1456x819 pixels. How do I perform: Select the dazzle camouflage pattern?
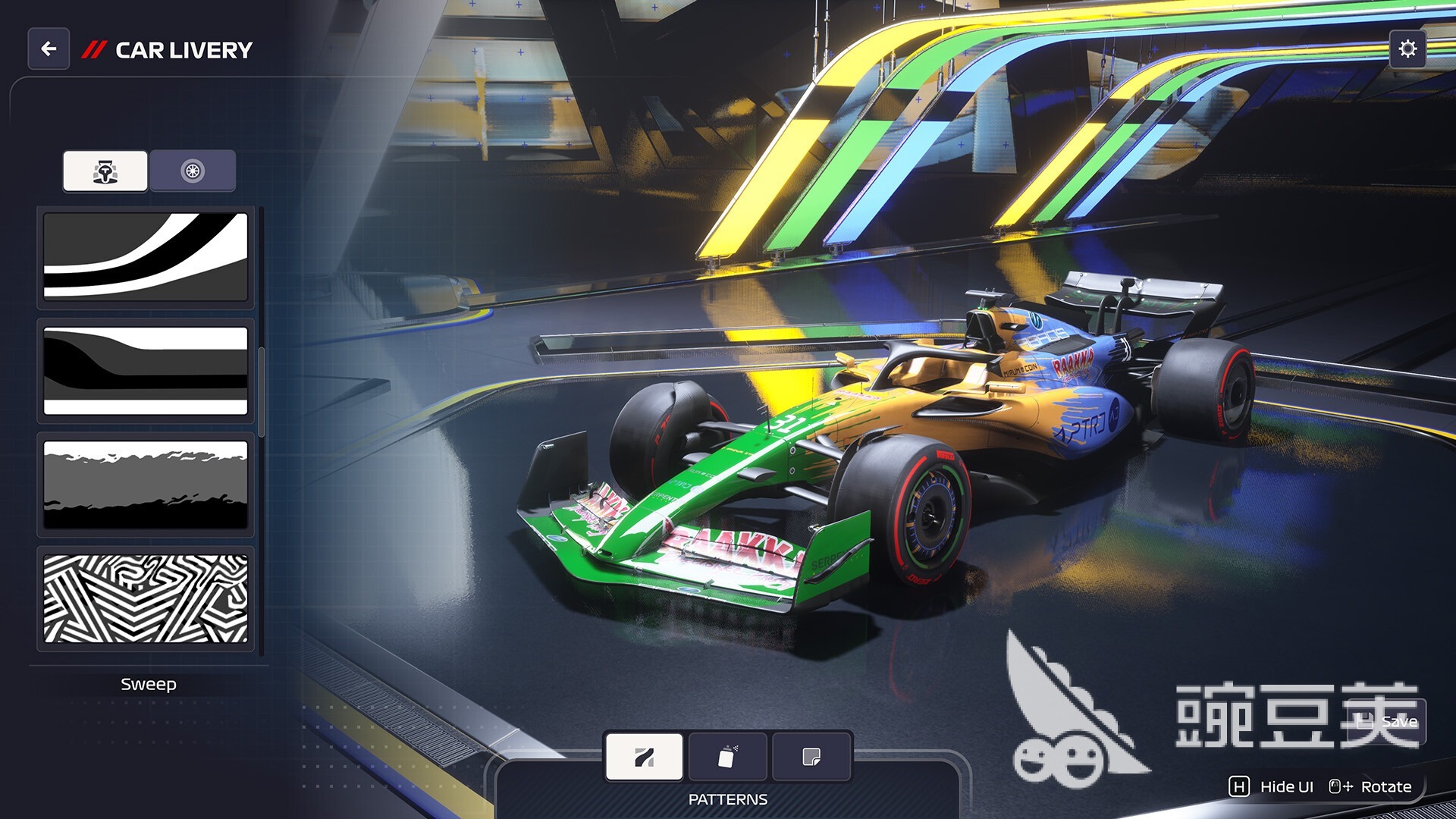coord(145,598)
